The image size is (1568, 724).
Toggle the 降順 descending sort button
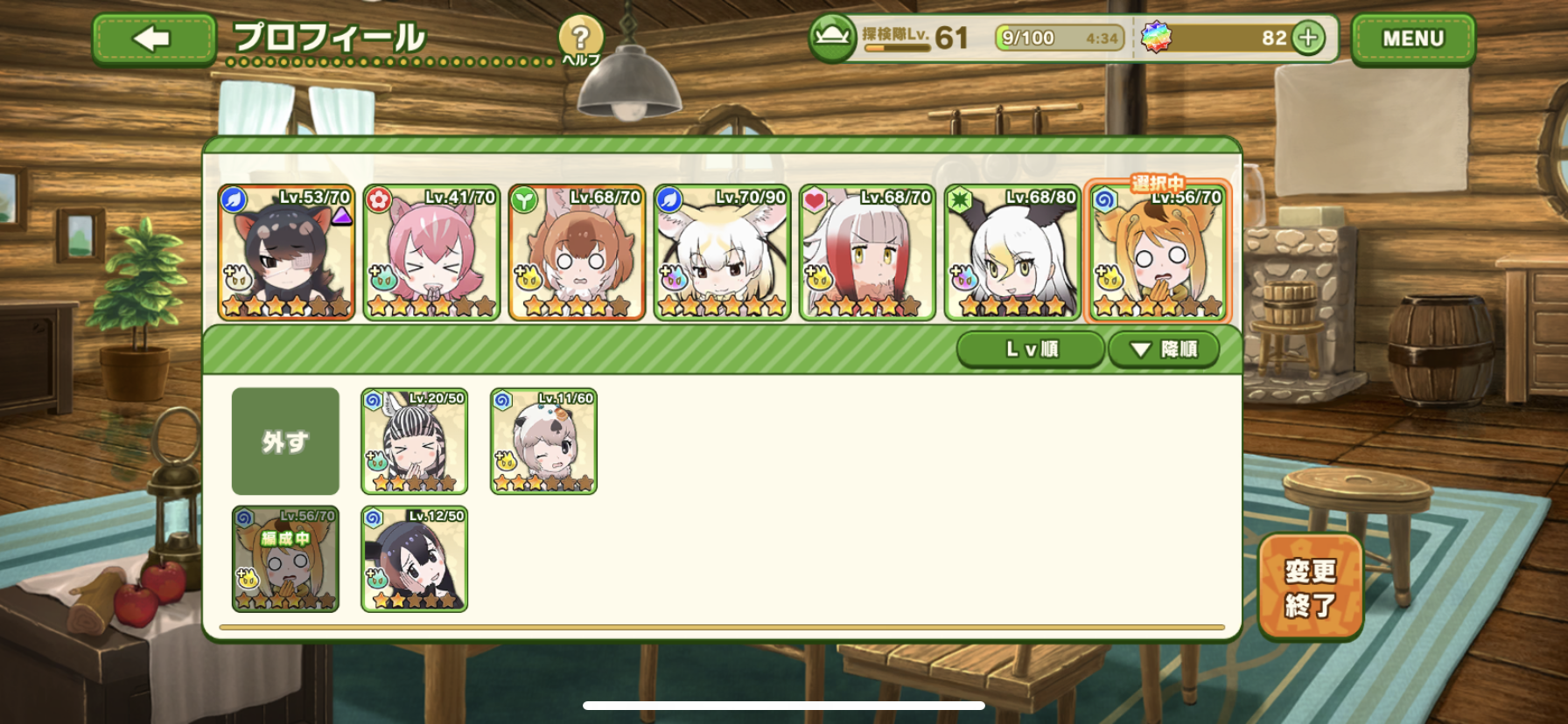pos(1163,350)
